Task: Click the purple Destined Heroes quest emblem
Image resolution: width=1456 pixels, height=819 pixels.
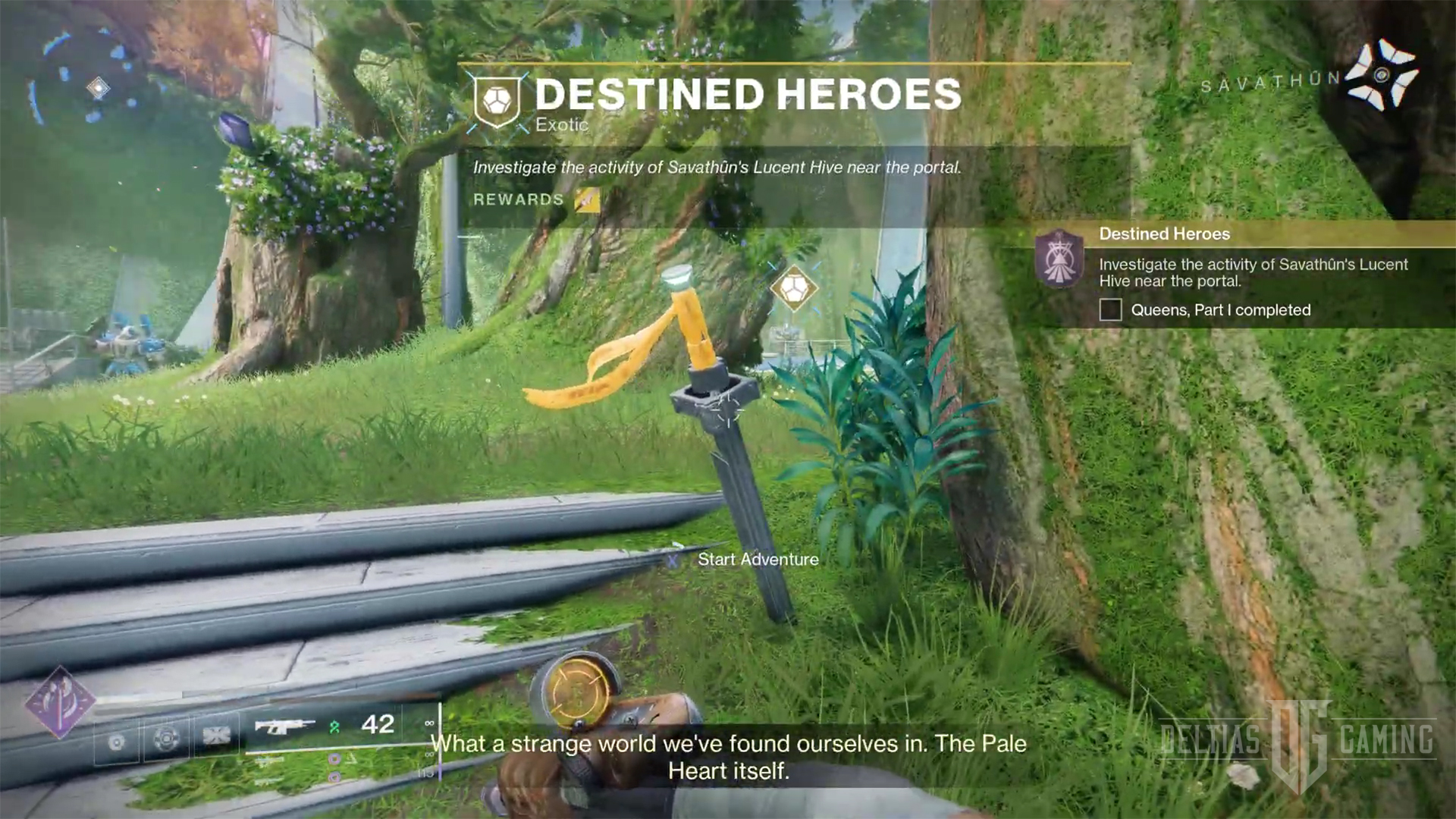Action: pos(1059,259)
